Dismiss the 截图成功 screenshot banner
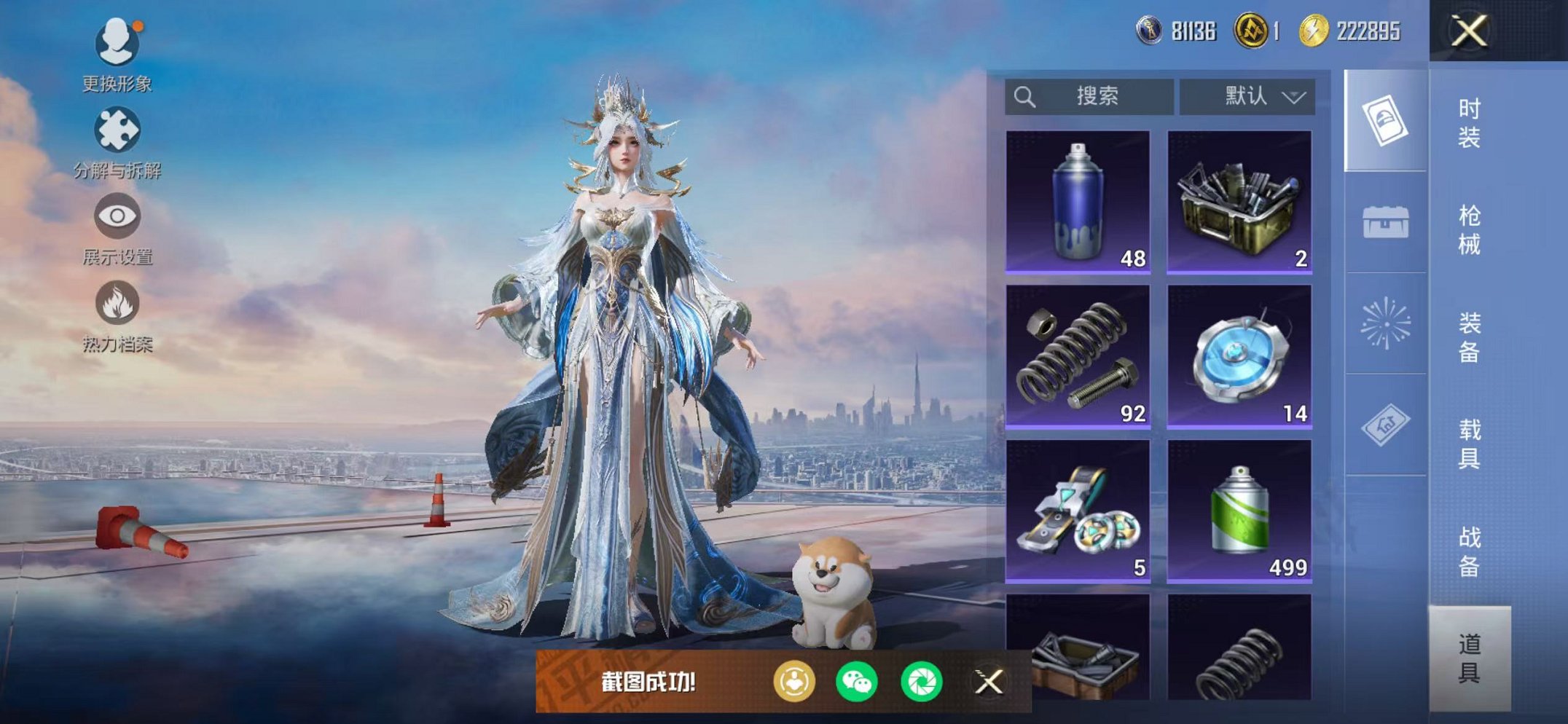This screenshot has height=724, width=1568. [989, 682]
